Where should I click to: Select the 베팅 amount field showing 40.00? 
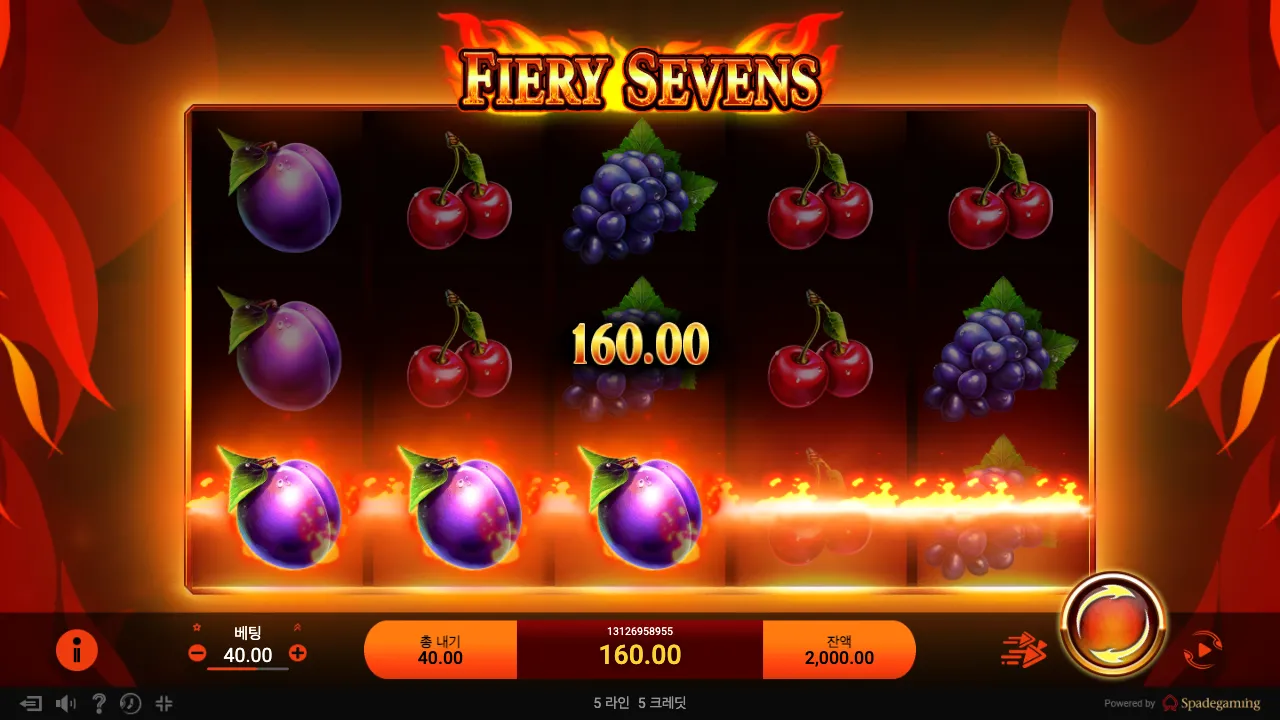point(247,655)
